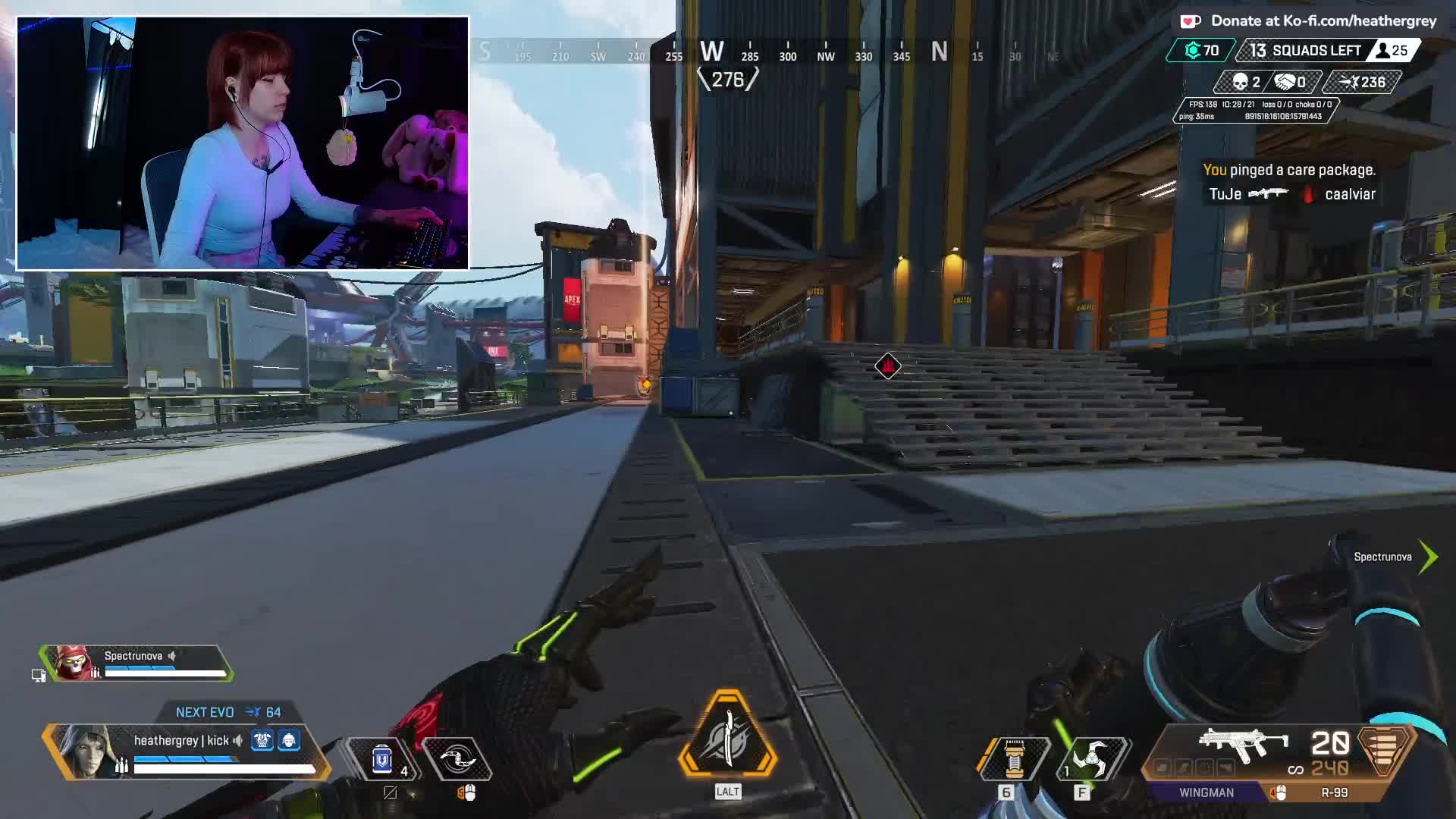This screenshot has height=819, width=1456.
Task: Click the first legend upgrade perk icon
Action: point(262,740)
